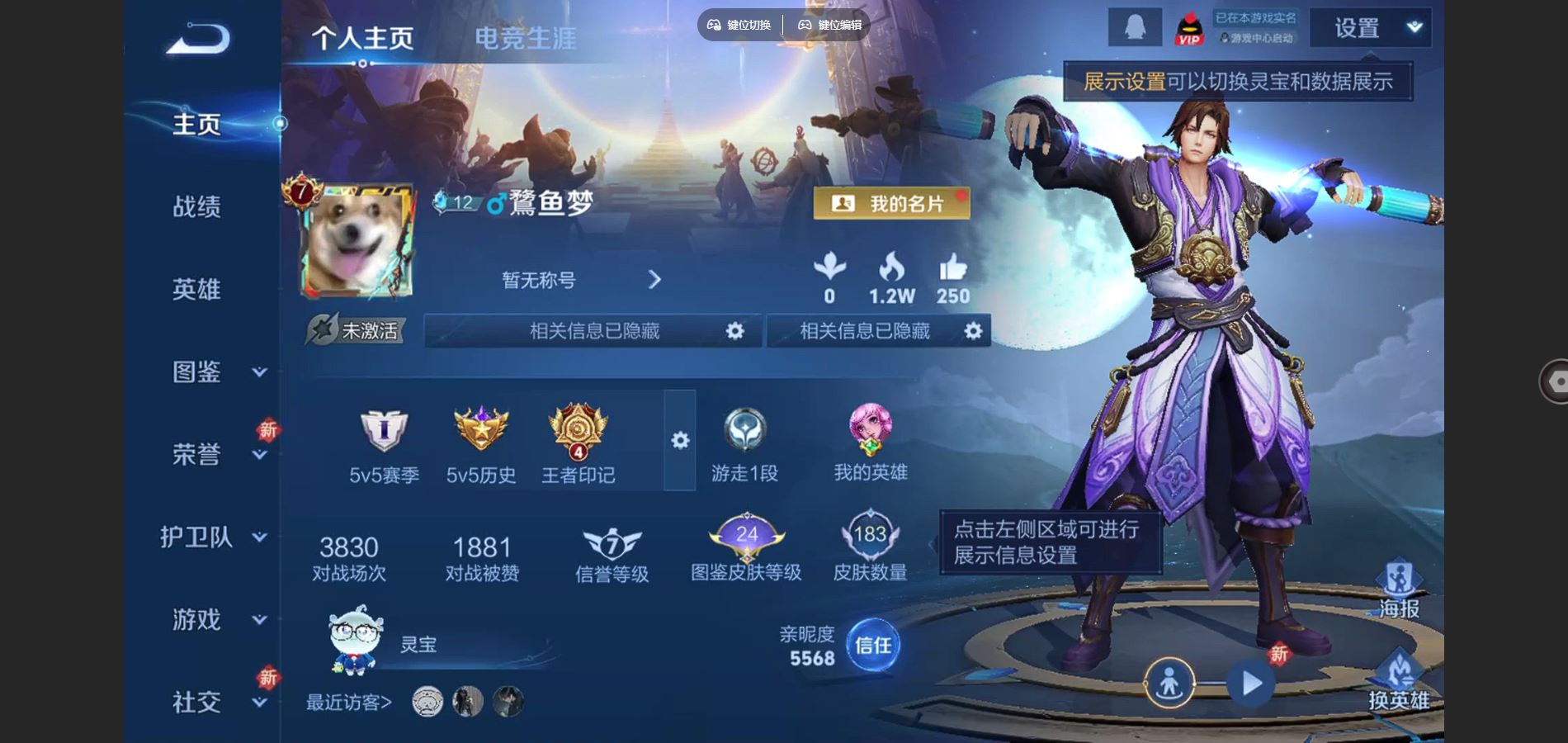Open 我的名片 card

click(891, 203)
